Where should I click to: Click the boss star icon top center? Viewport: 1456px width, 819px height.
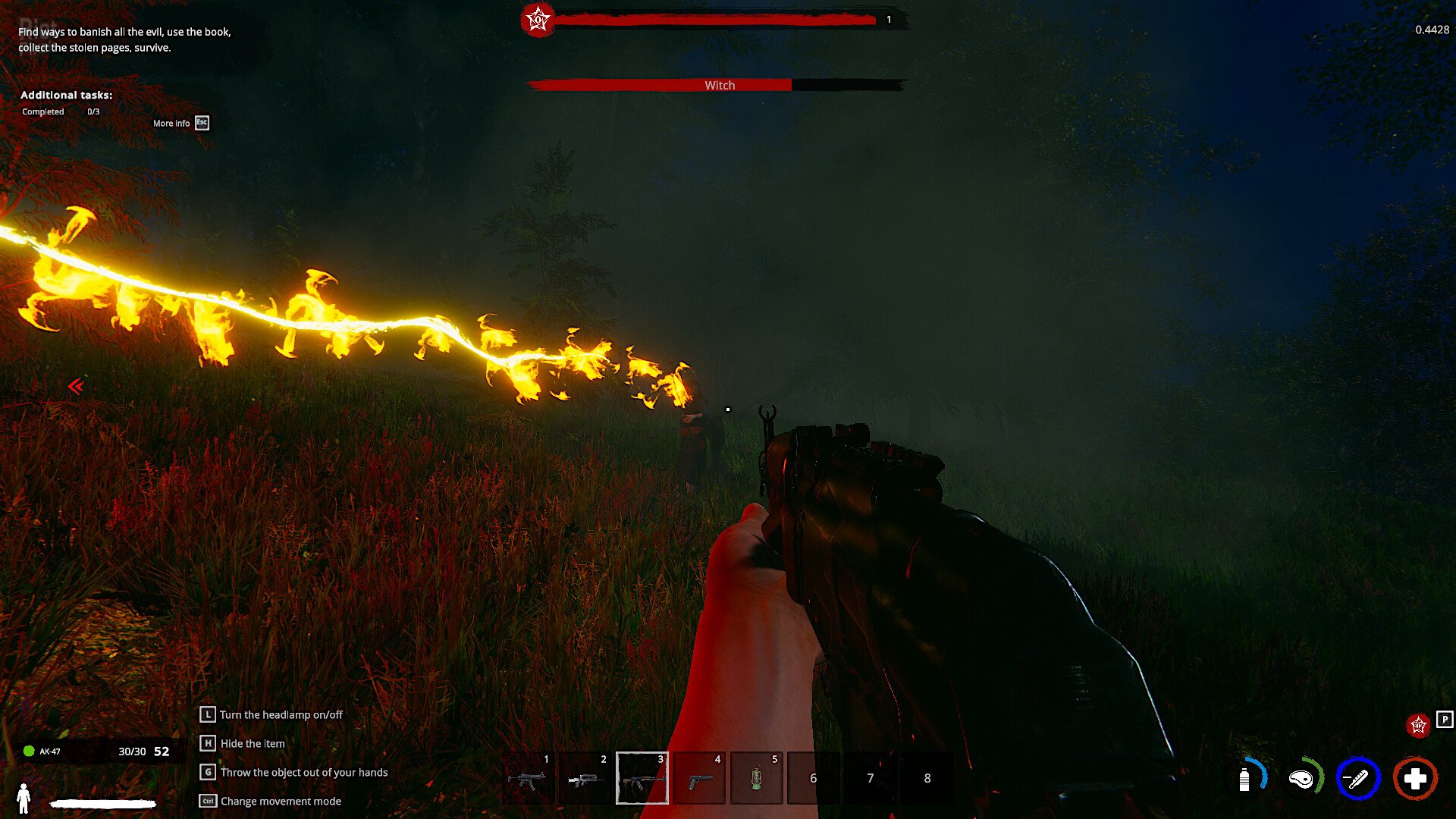538,20
